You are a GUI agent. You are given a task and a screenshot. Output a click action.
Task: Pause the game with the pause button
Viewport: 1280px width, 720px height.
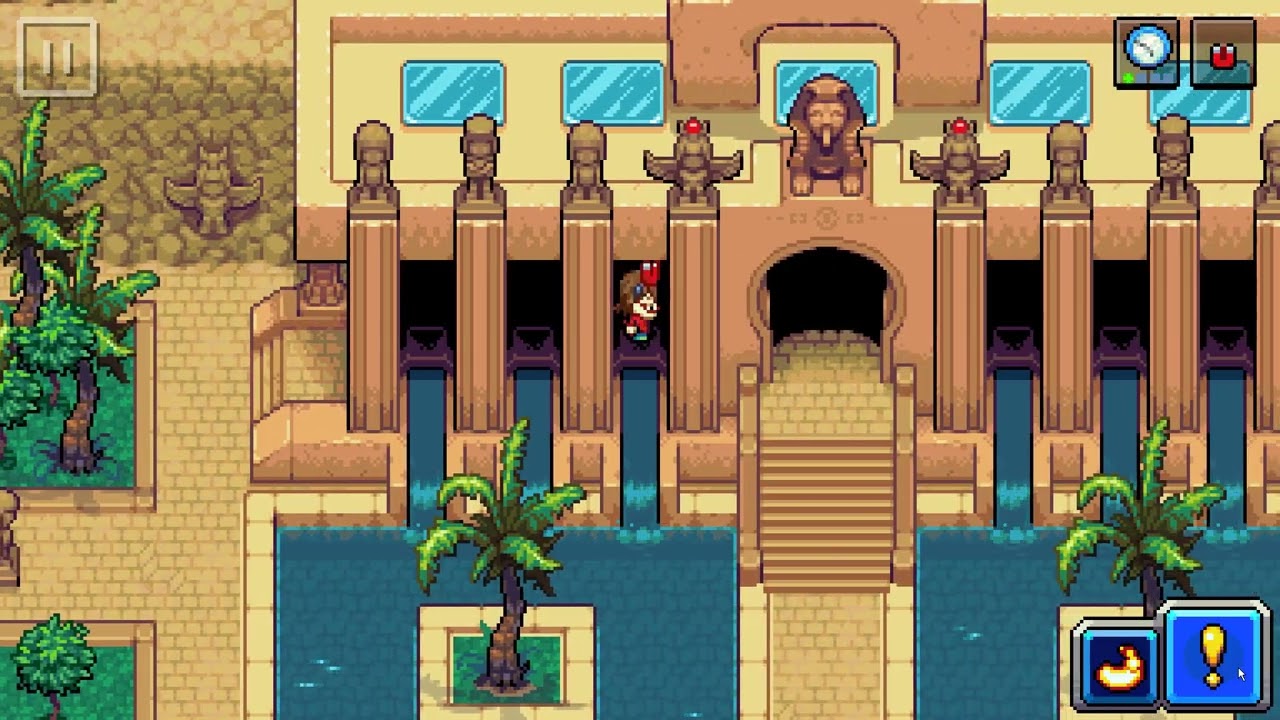[x=57, y=58]
